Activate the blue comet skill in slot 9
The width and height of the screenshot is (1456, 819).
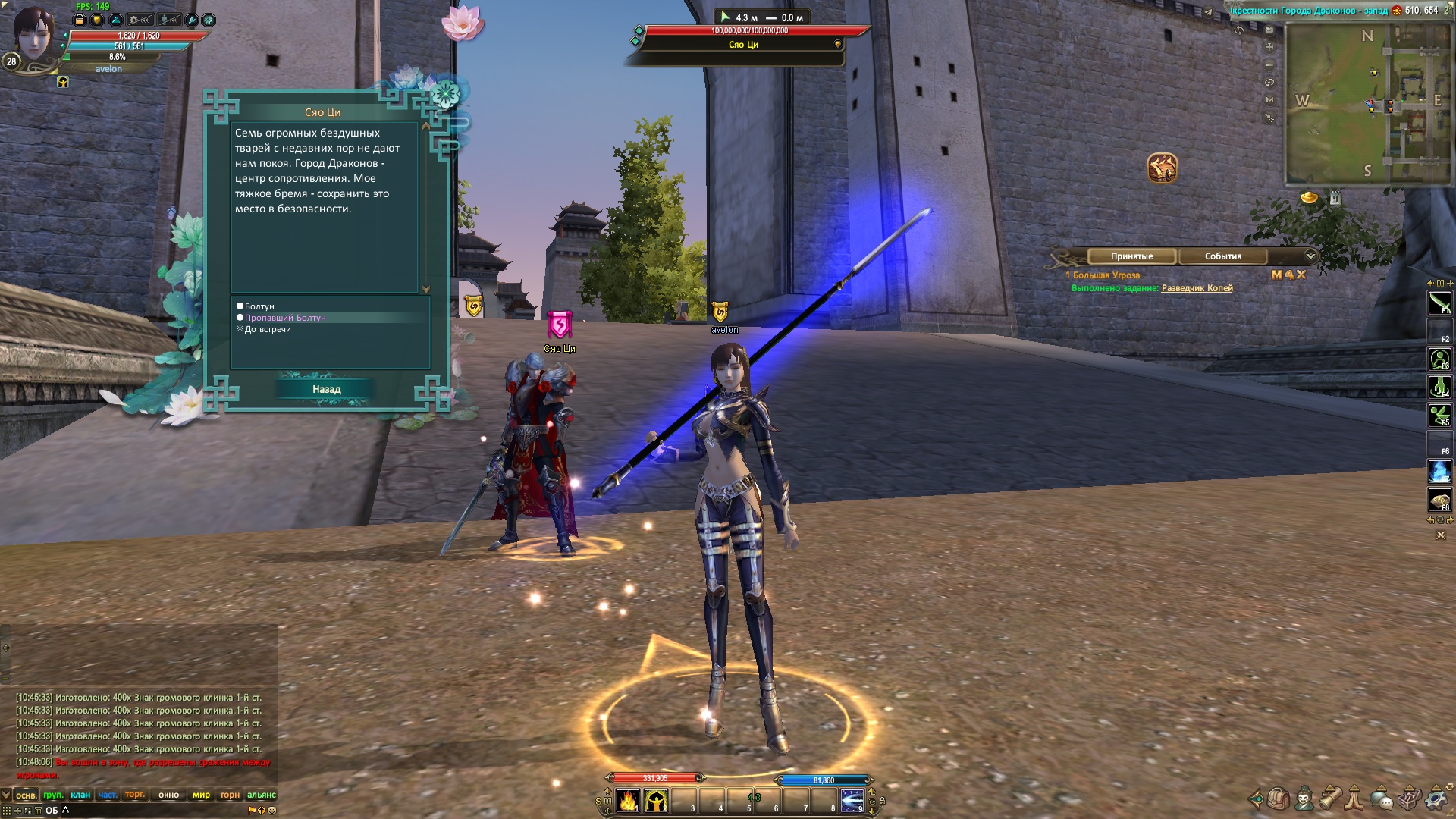(852, 801)
